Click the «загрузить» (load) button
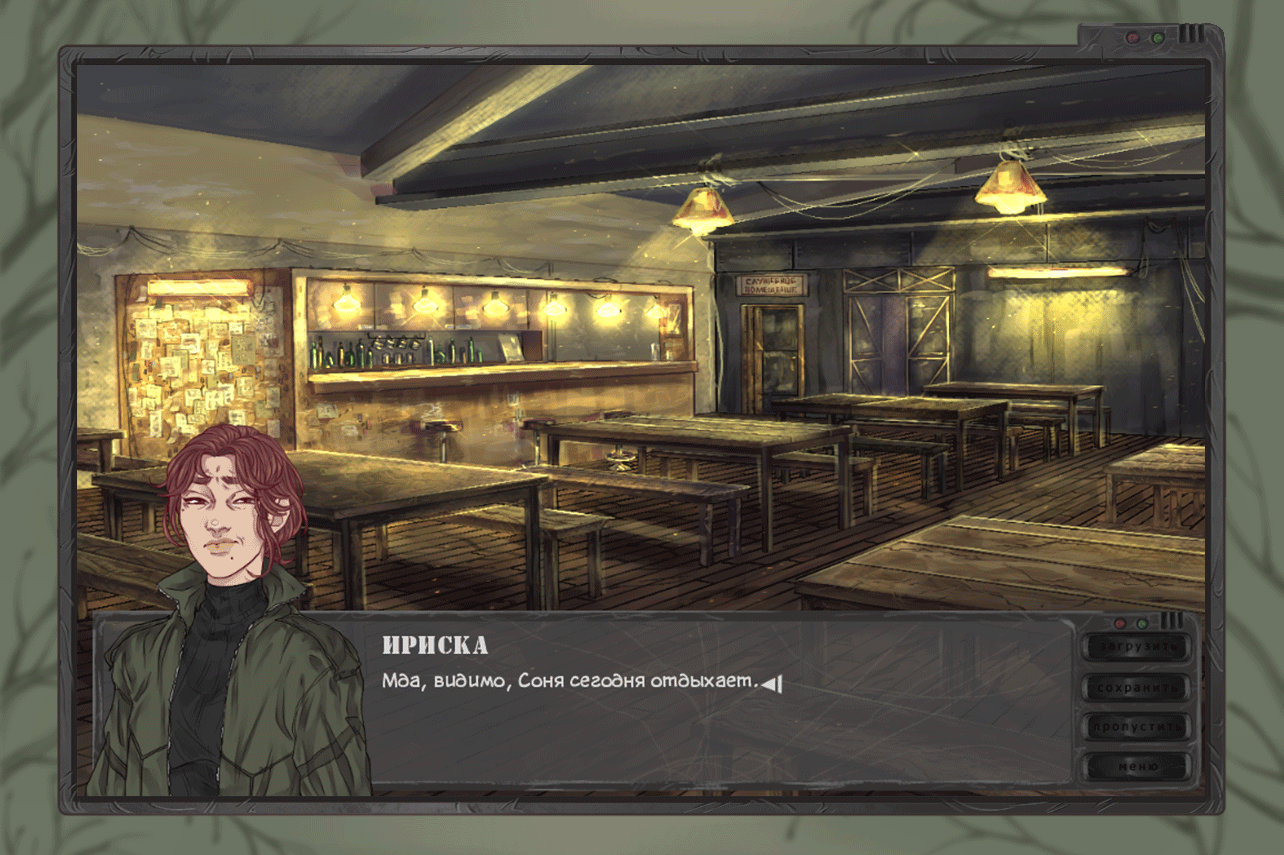Image resolution: width=1284 pixels, height=855 pixels. pos(1137,647)
